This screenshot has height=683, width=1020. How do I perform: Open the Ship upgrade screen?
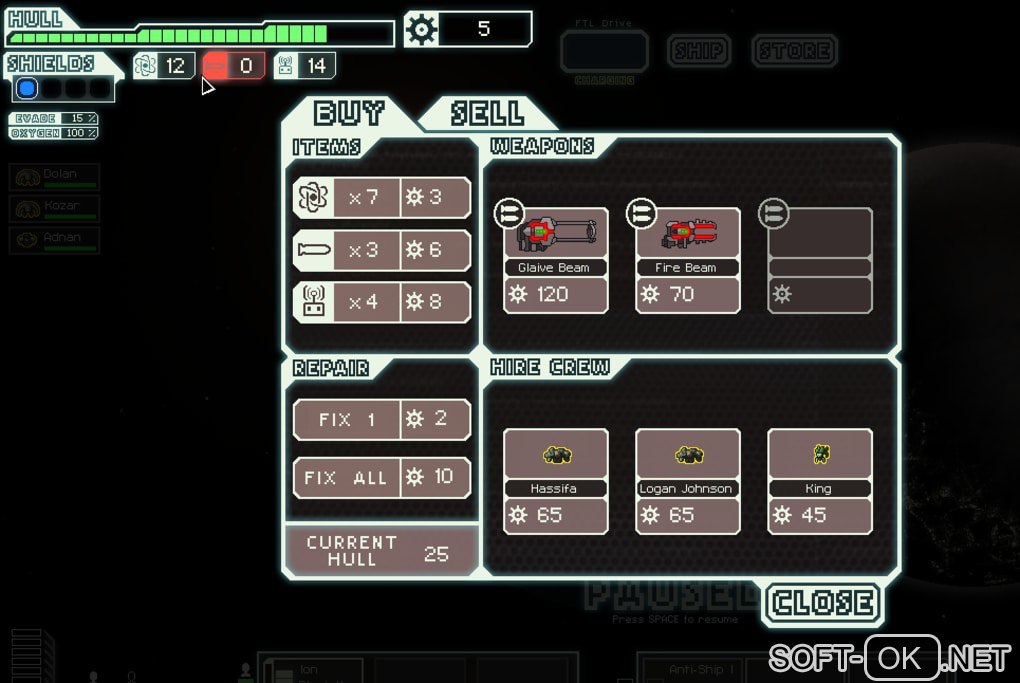(699, 50)
